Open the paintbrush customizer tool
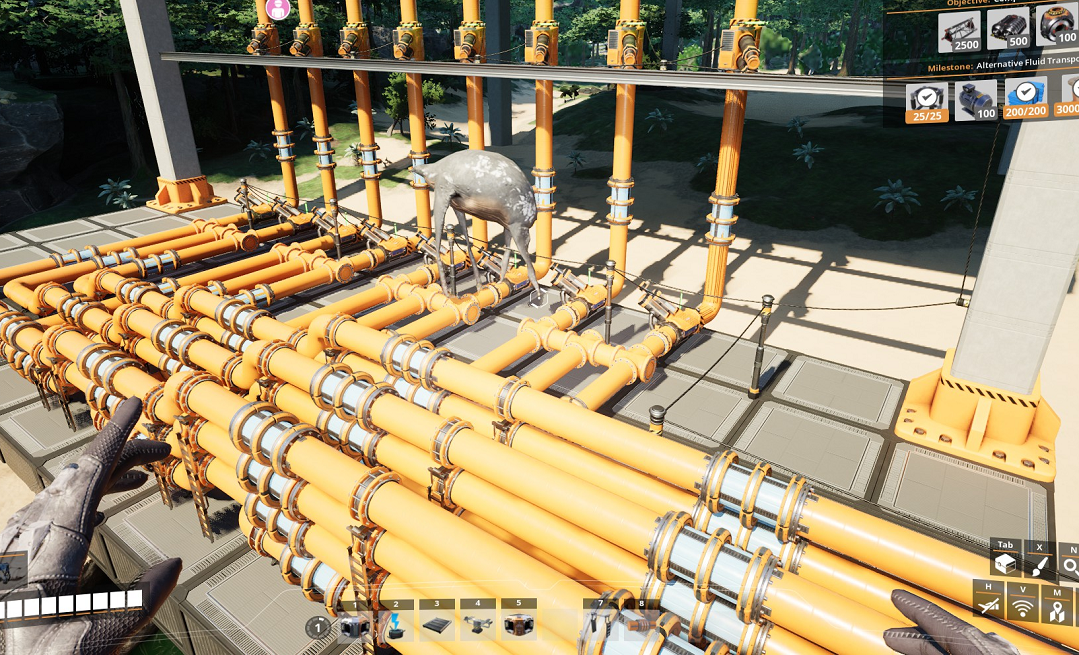 coord(1039,566)
